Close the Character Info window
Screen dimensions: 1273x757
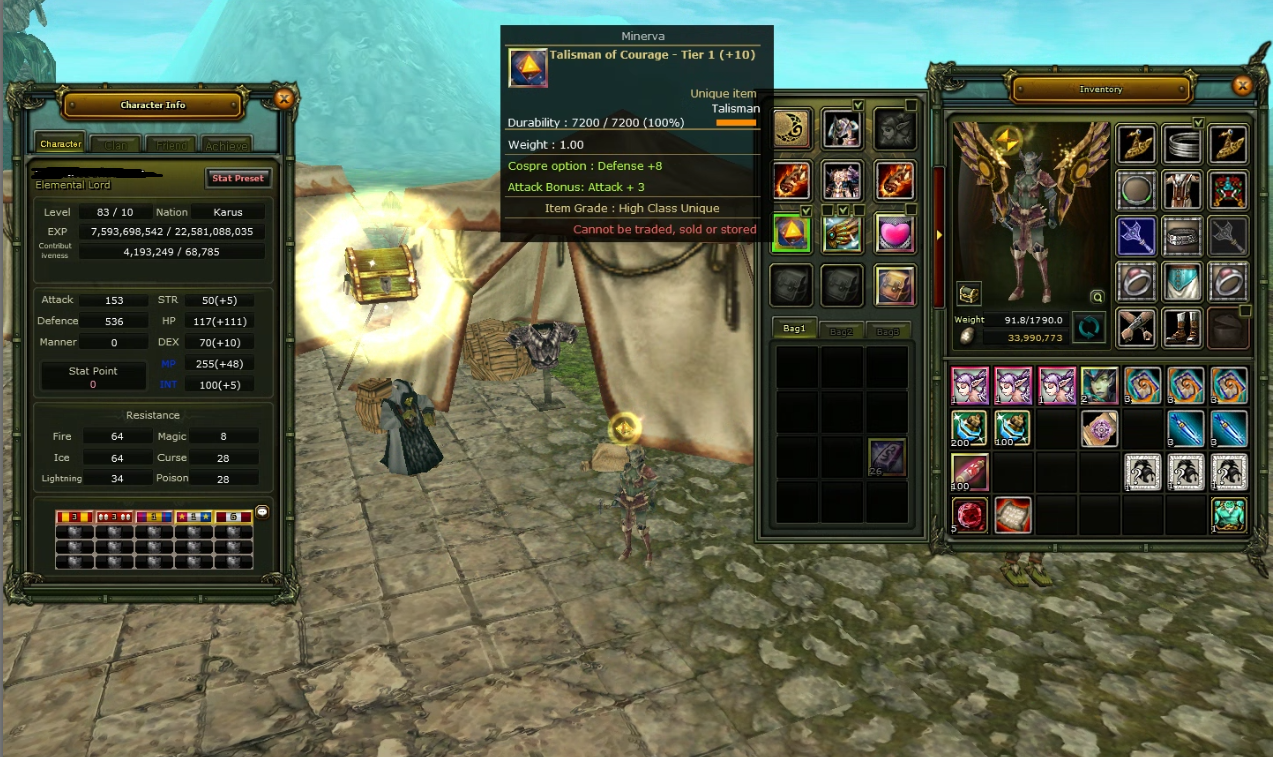tap(284, 98)
